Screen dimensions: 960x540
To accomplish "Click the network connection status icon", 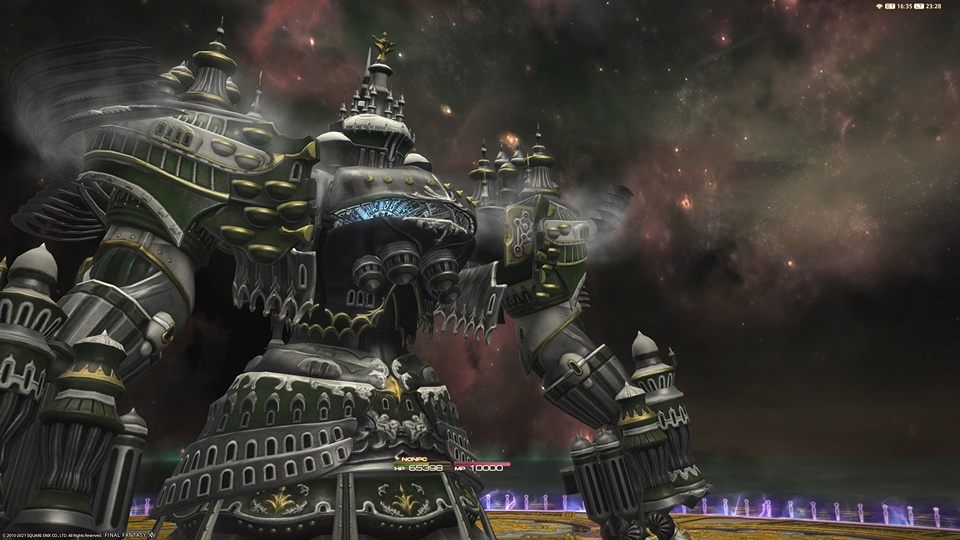I will click(878, 6).
